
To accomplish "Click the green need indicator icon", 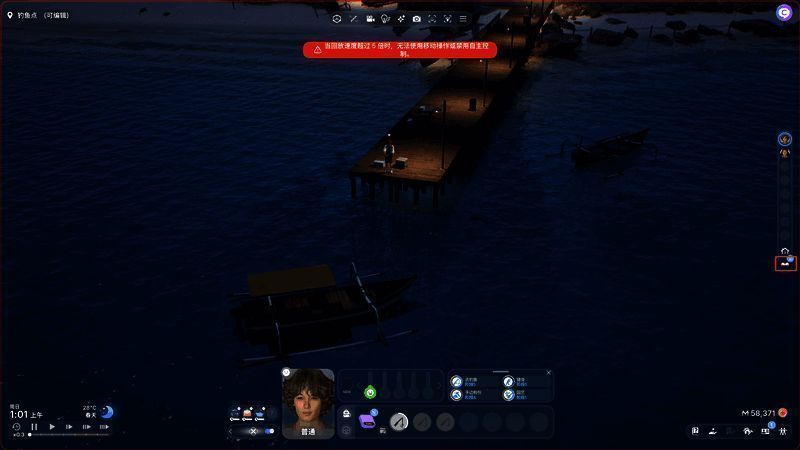I will pyautogui.click(x=369, y=392).
